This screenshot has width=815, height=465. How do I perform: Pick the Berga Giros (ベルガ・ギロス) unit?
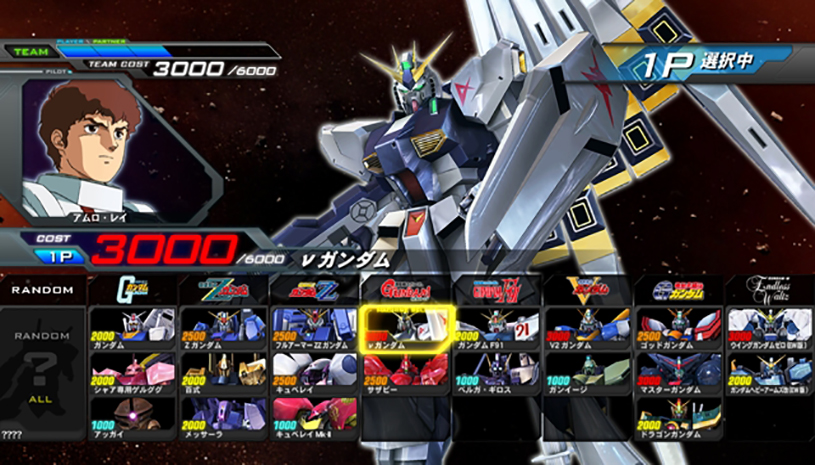point(497,372)
